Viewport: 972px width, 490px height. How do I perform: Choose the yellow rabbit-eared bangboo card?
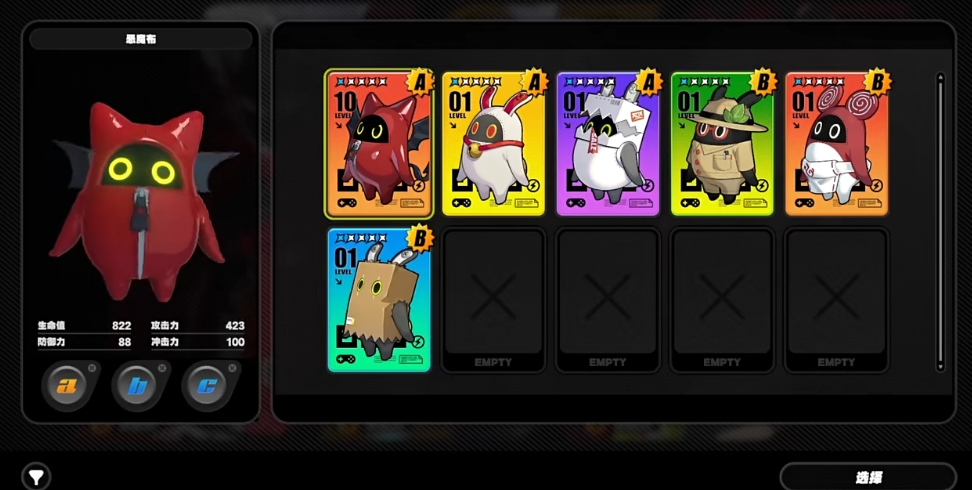pos(493,144)
